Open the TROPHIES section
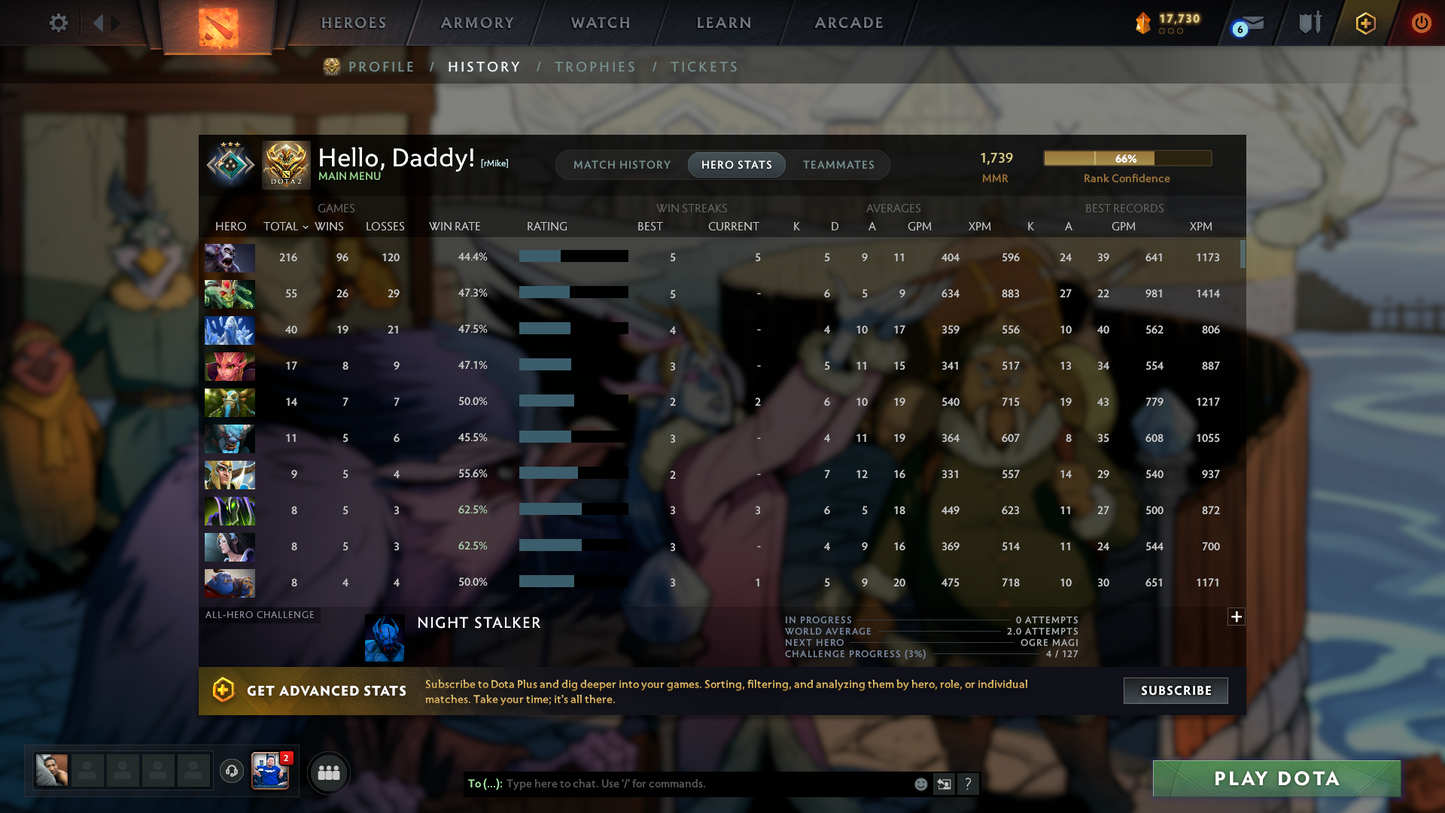The width and height of the screenshot is (1445, 813). [595, 66]
